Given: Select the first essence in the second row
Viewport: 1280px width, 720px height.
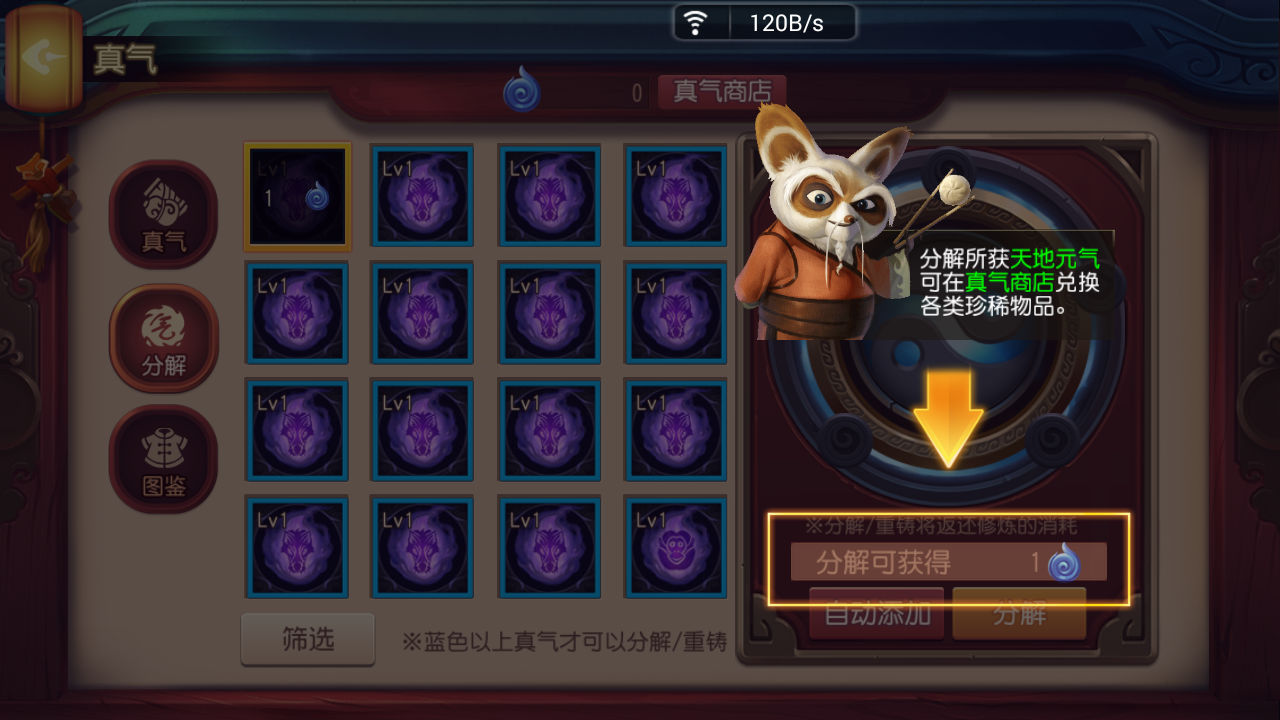Looking at the screenshot, I should [x=296, y=313].
